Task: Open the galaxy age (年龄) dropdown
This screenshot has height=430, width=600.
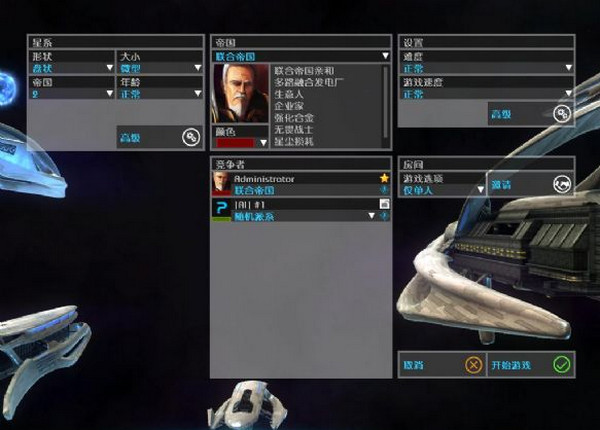Action: (159, 93)
